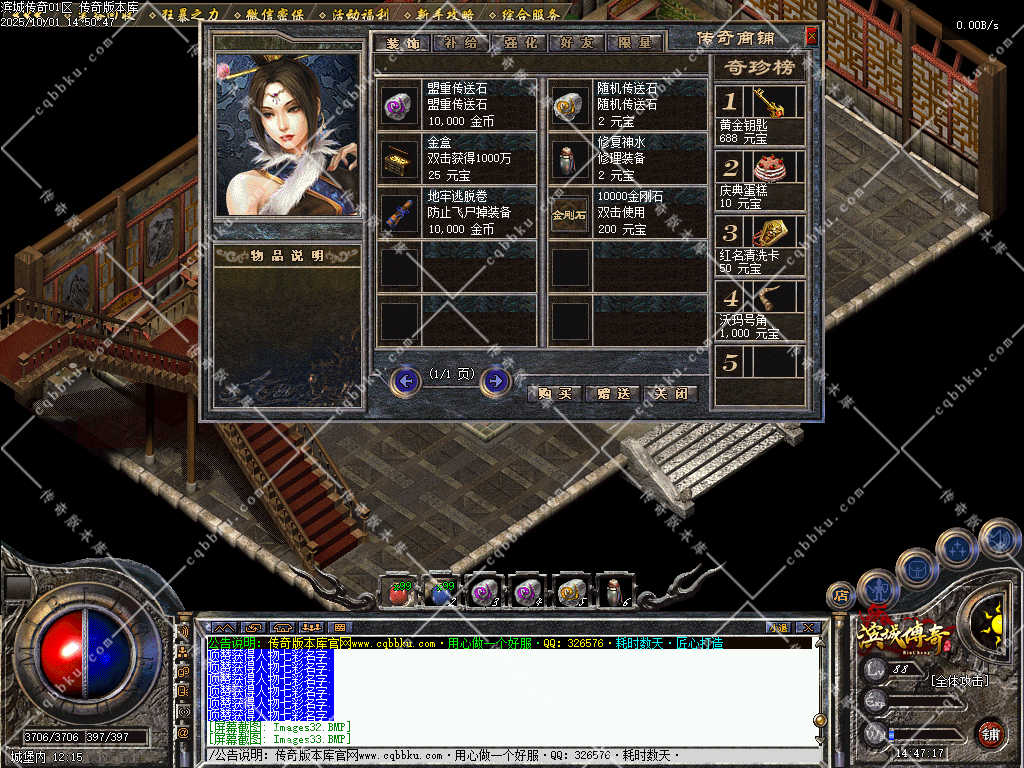The width and height of the screenshot is (1024, 768).
Task: Click the 关闭 close button
Action: (669, 393)
